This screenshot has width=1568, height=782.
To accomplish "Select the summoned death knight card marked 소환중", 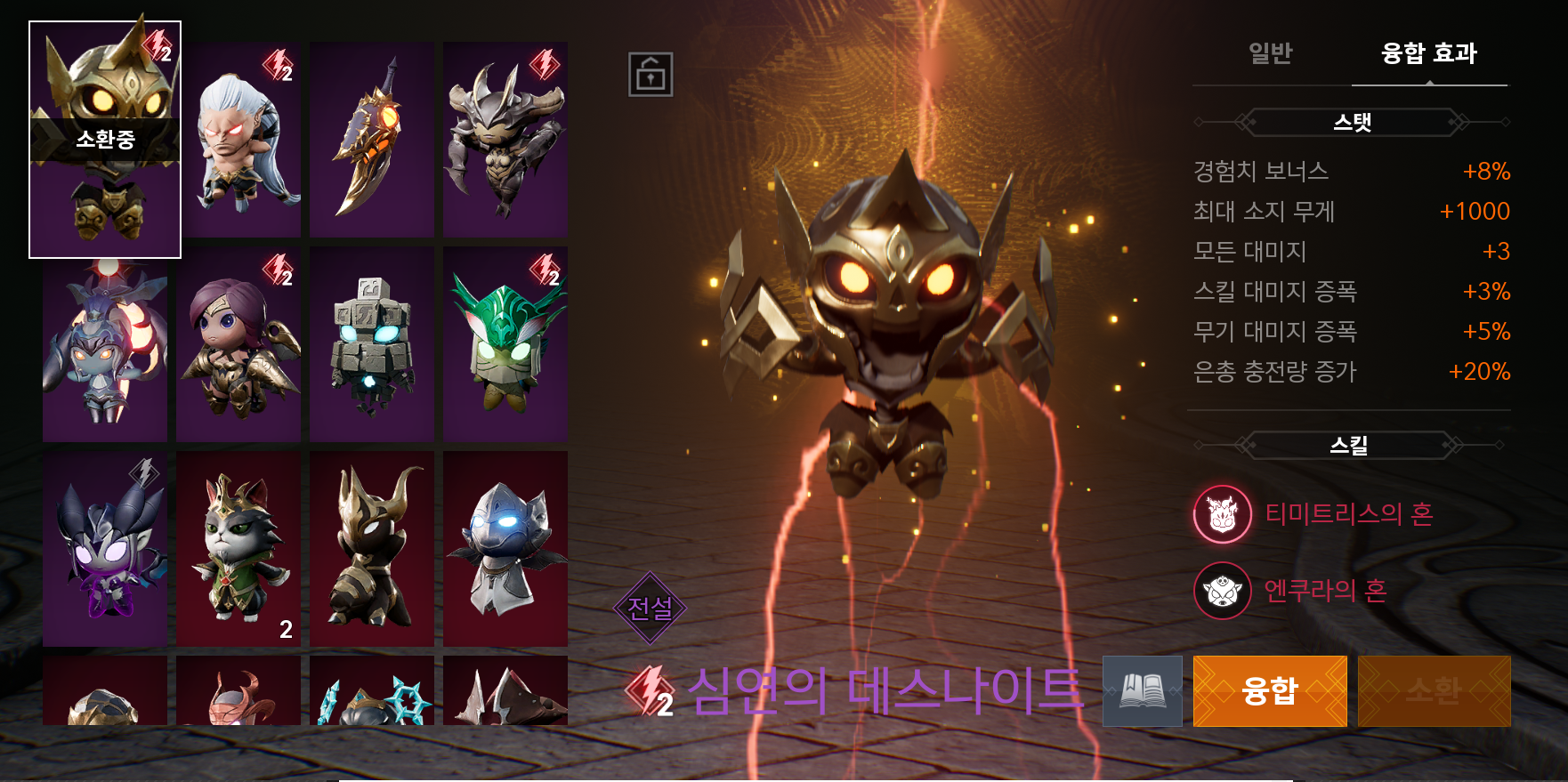I will coord(105,140).
